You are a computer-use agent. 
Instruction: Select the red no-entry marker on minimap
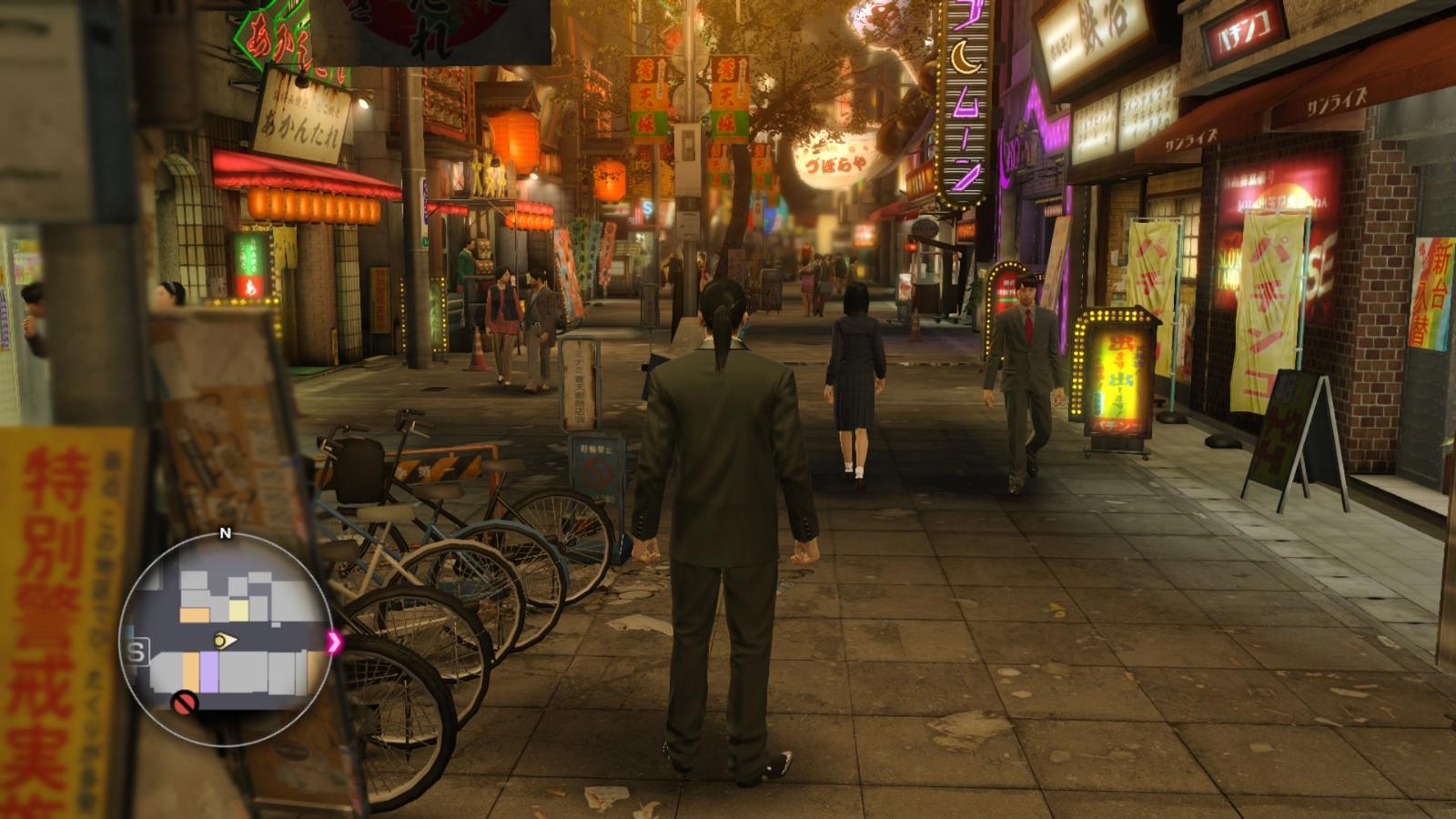185,702
